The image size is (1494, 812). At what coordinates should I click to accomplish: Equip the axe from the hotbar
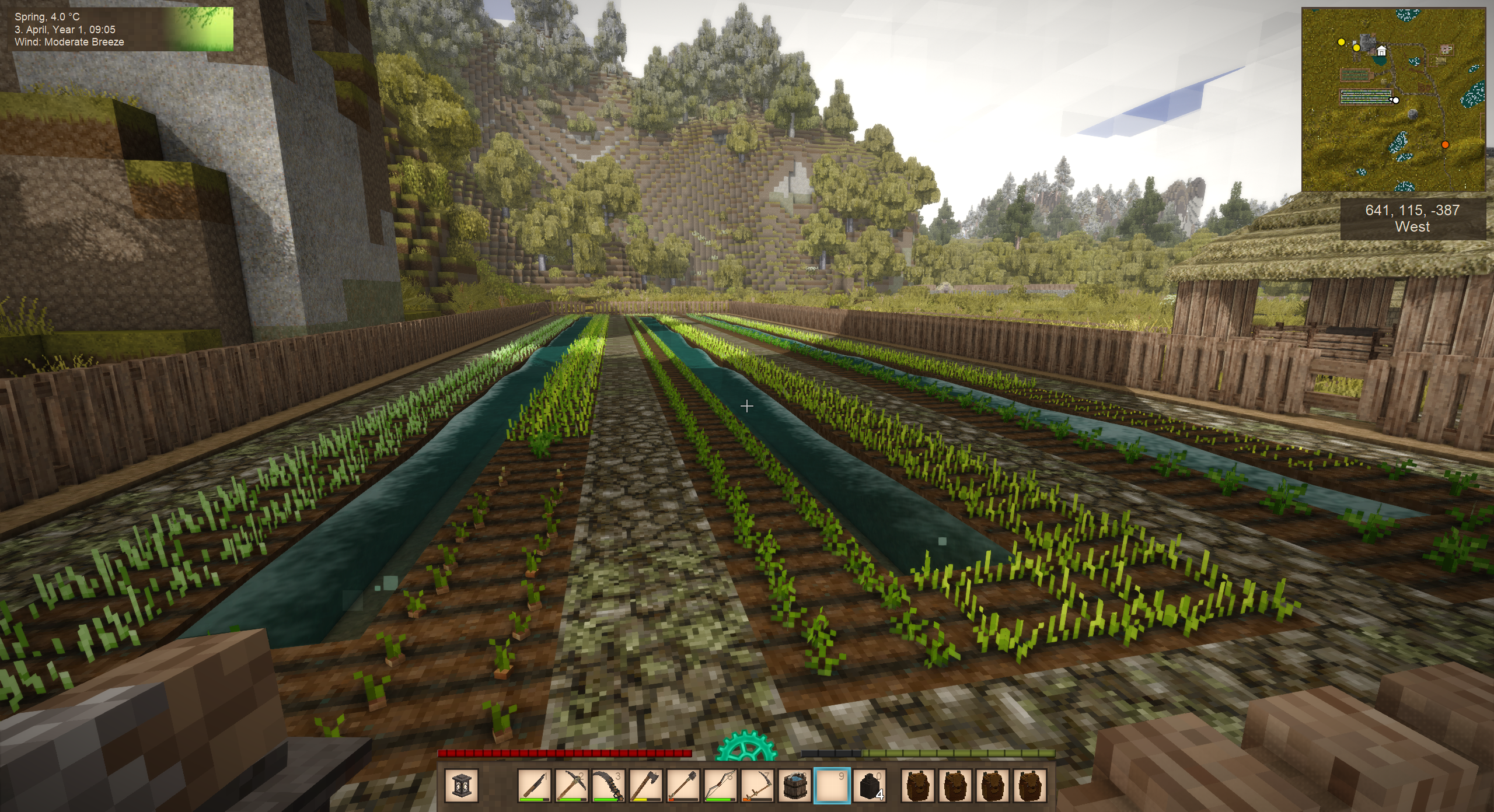(645, 785)
